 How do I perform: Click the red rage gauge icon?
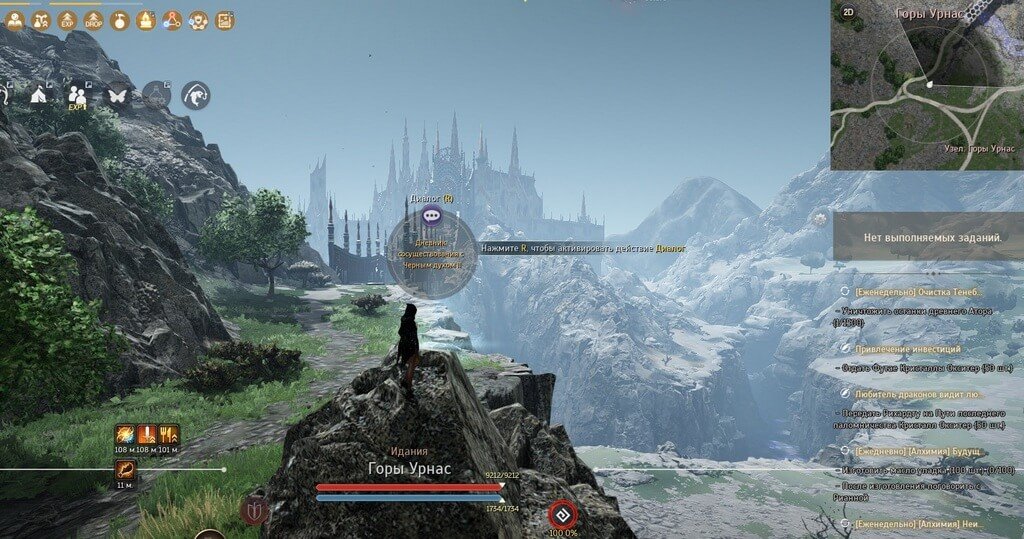[x=562, y=515]
